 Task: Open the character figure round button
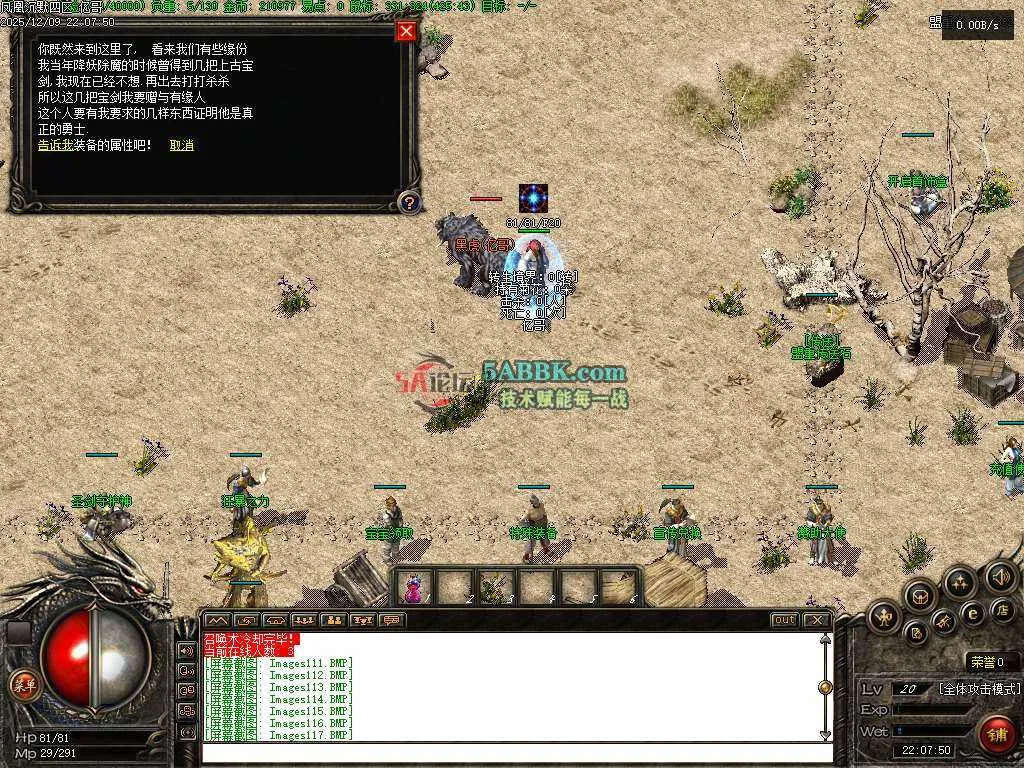coord(883,616)
